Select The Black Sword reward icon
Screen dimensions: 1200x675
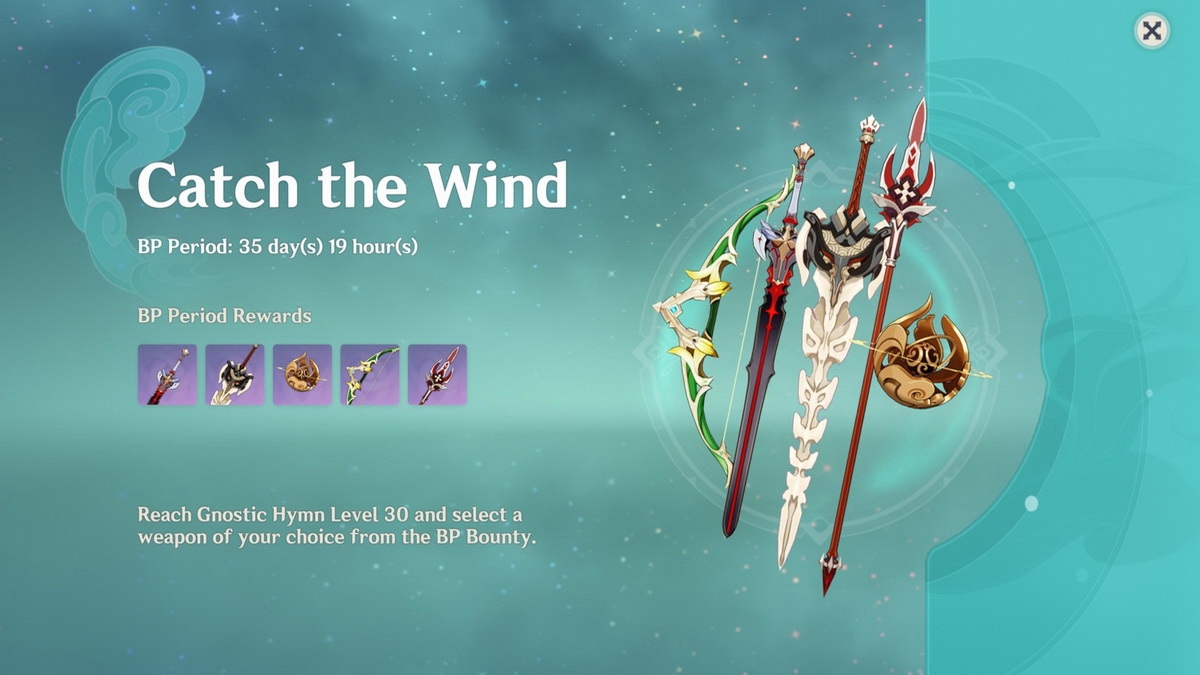167,375
